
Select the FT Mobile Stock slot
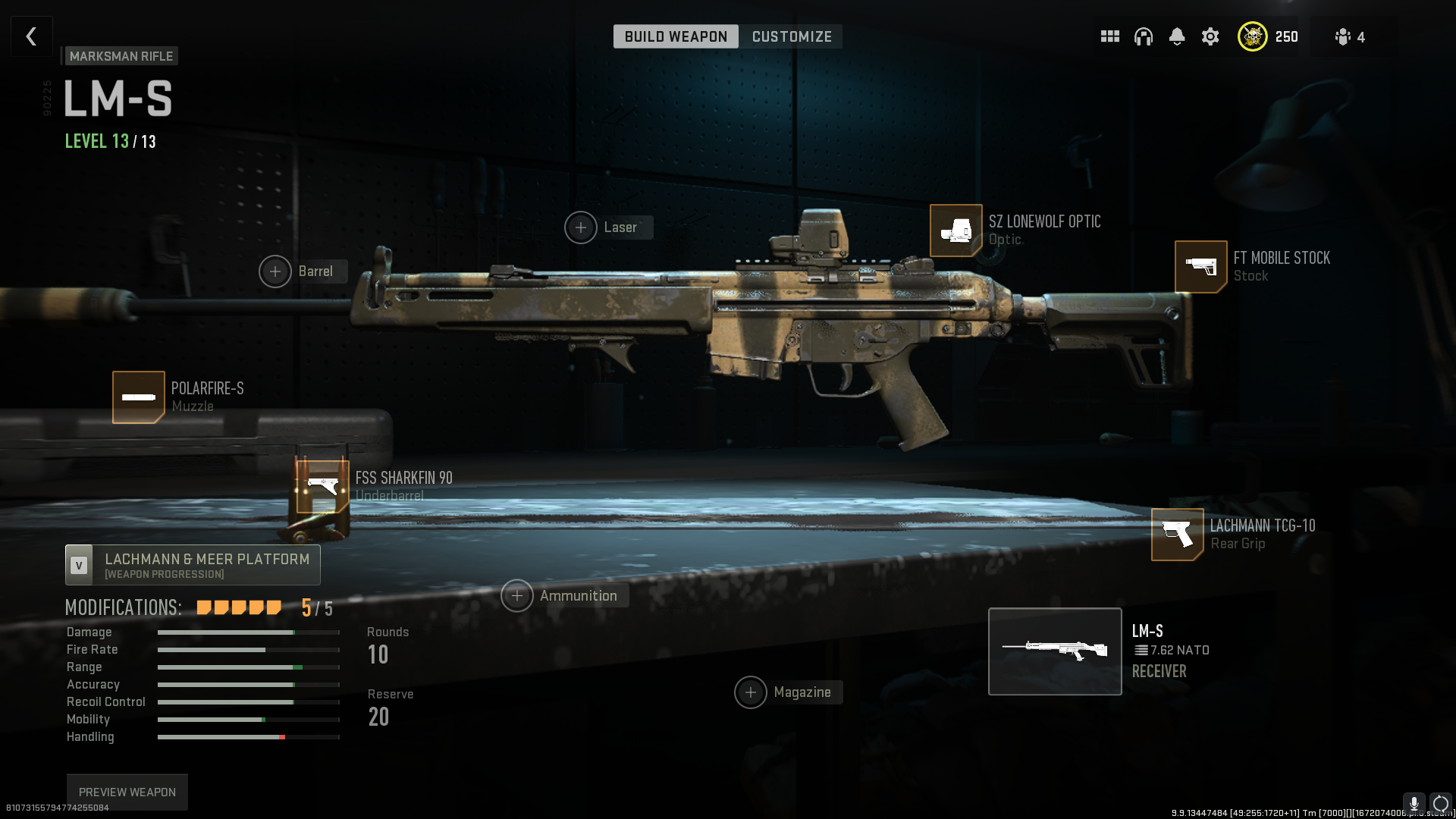[1200, 266]
